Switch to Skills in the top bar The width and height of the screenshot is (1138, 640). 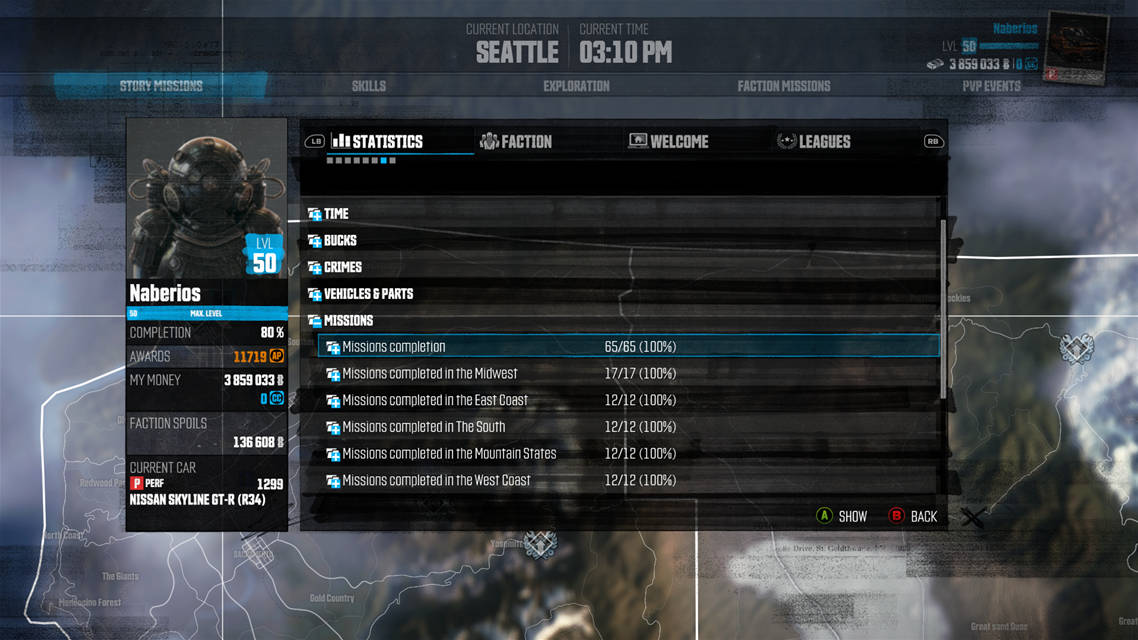[369, 86]
